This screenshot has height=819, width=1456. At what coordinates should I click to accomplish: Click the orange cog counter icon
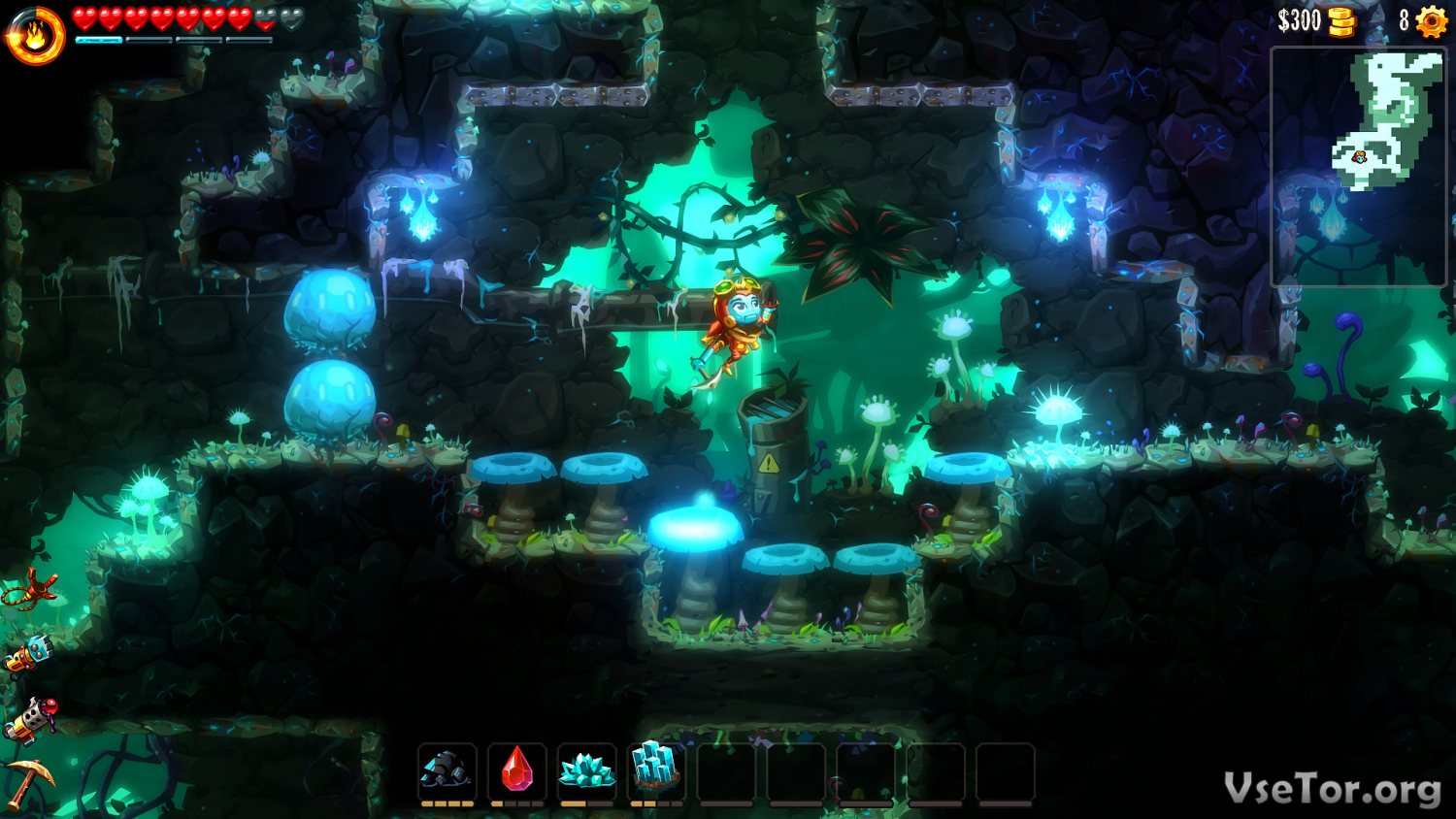pyautogui.click(x=1432, y=21)
